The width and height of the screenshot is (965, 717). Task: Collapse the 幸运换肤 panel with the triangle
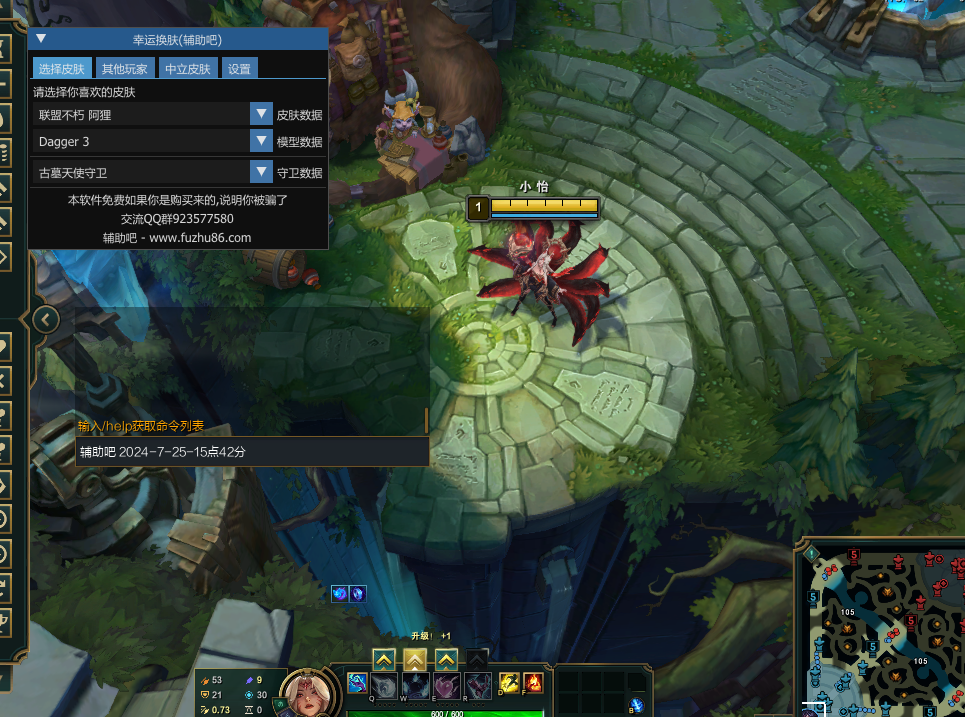point(41,39)
